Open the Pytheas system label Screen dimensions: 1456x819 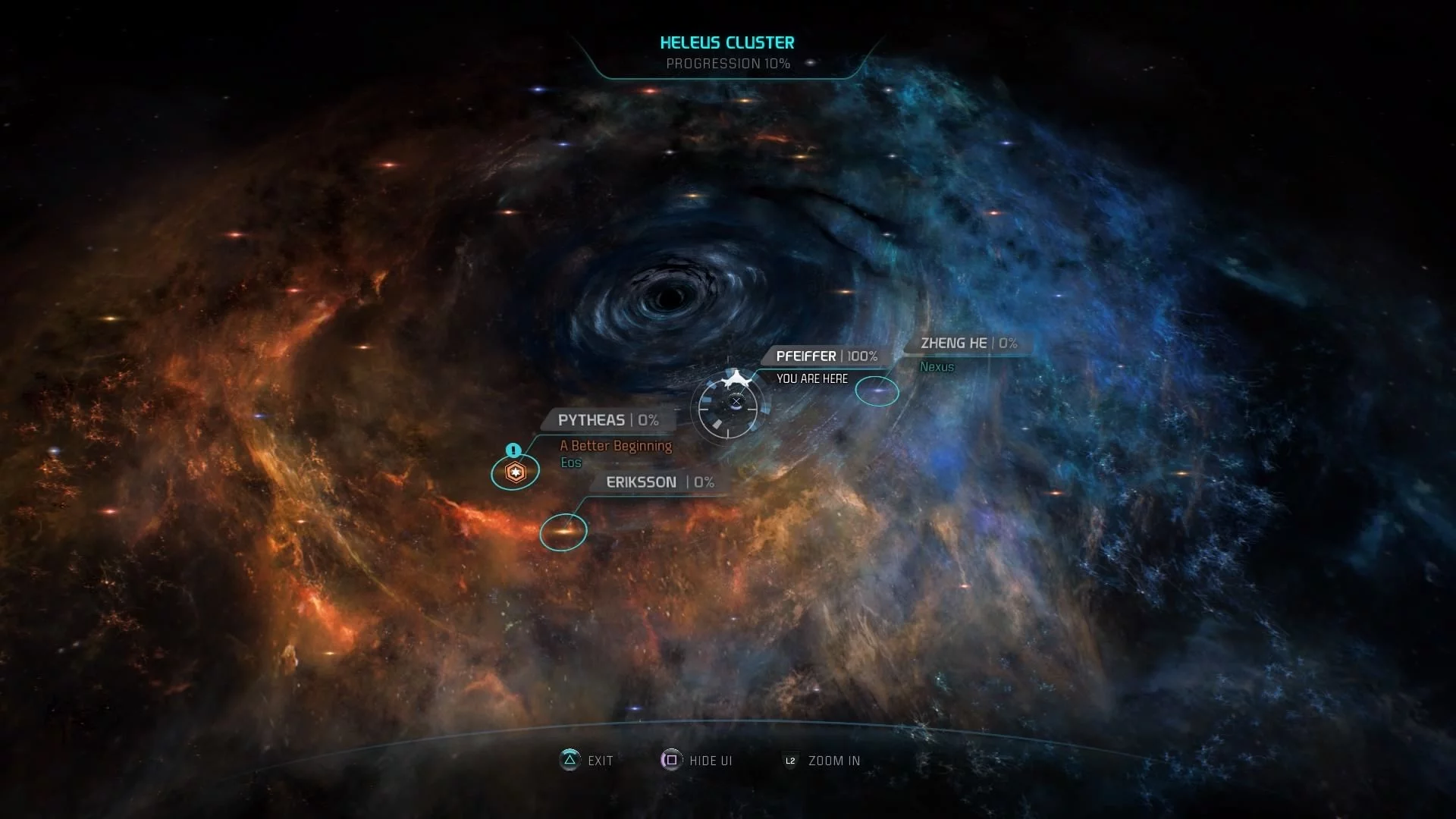[x=607, y=420]
